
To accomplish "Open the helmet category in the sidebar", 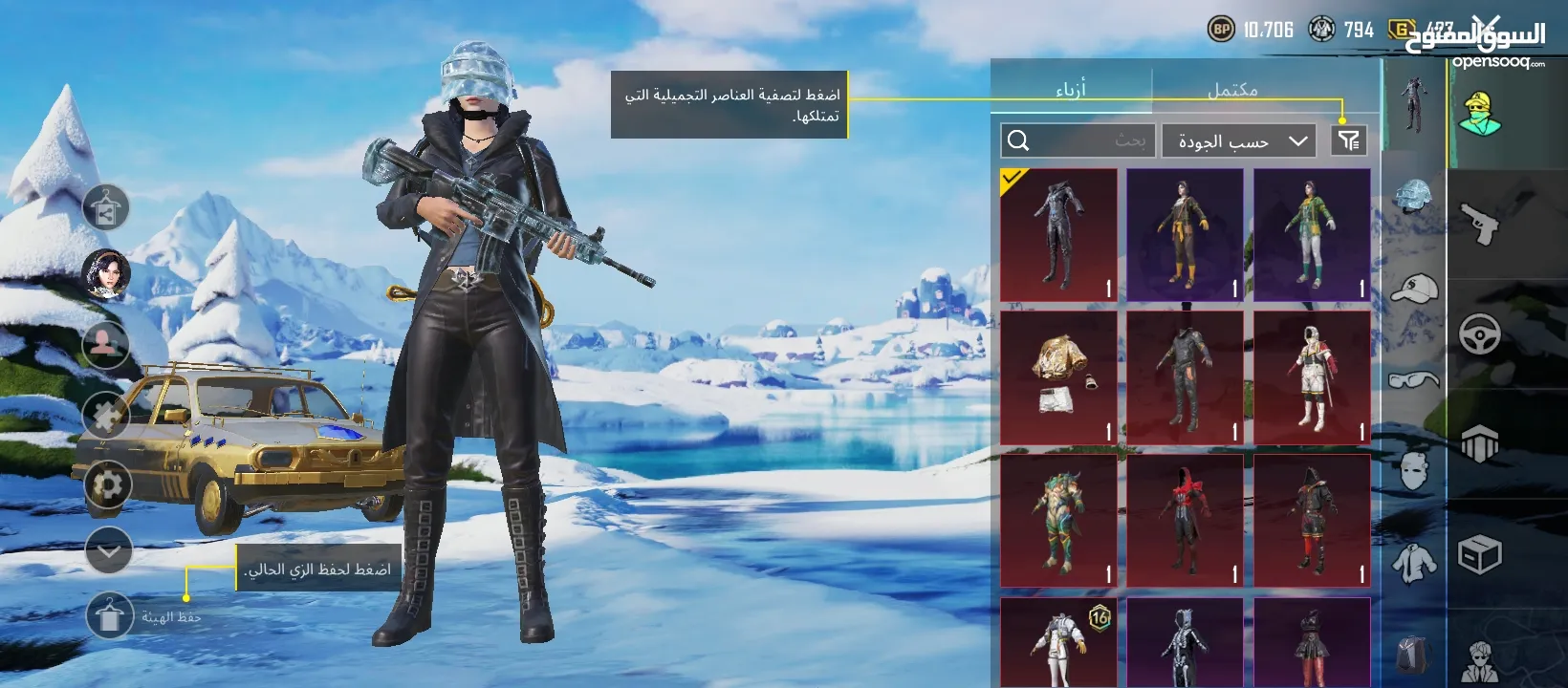I will 1413,198.
